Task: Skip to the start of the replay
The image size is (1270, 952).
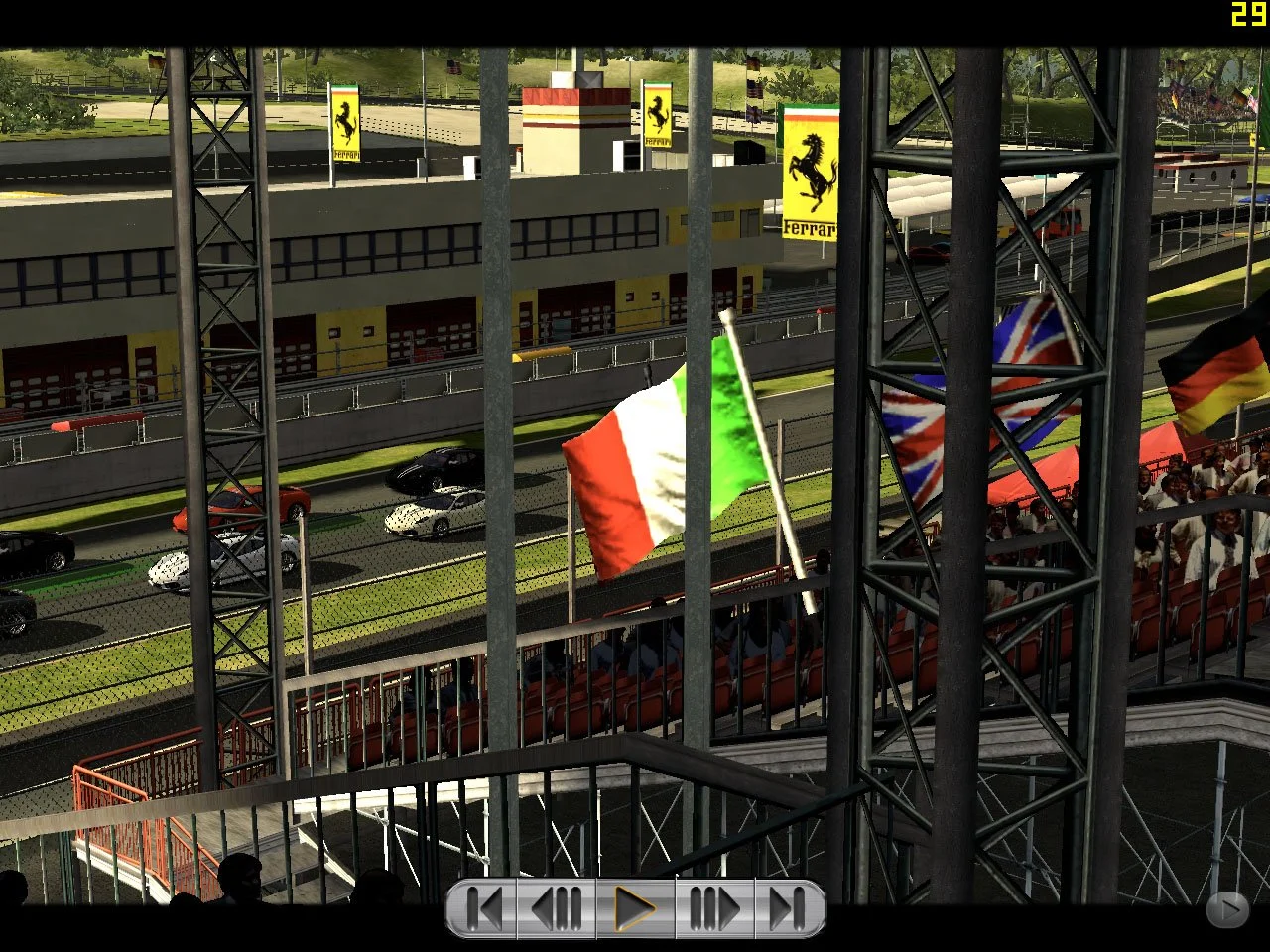Action: tap(485, 905)
